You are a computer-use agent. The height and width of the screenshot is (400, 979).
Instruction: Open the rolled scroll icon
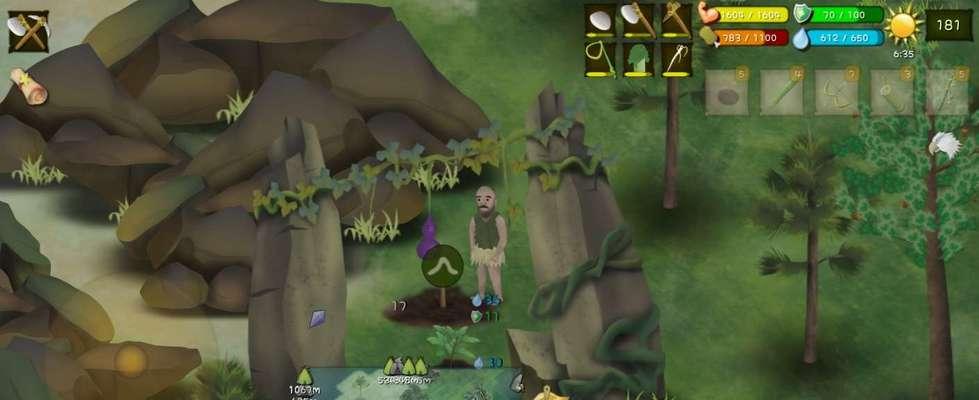click(x=31, y=87)
